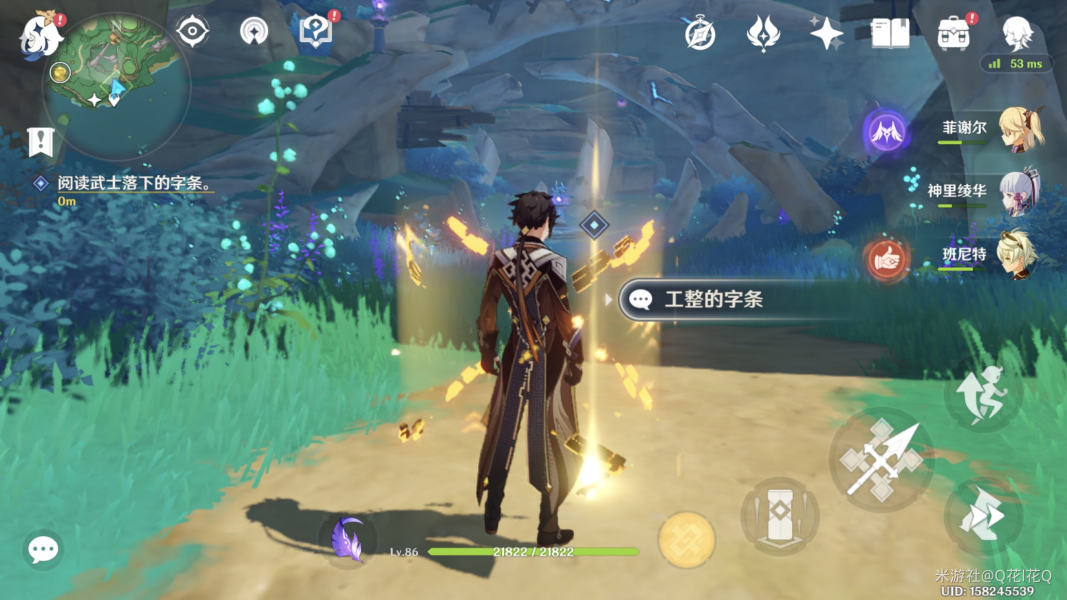Tap the sprint dash button
This screenshot has width=1067, height=600.
pos(983,517)
